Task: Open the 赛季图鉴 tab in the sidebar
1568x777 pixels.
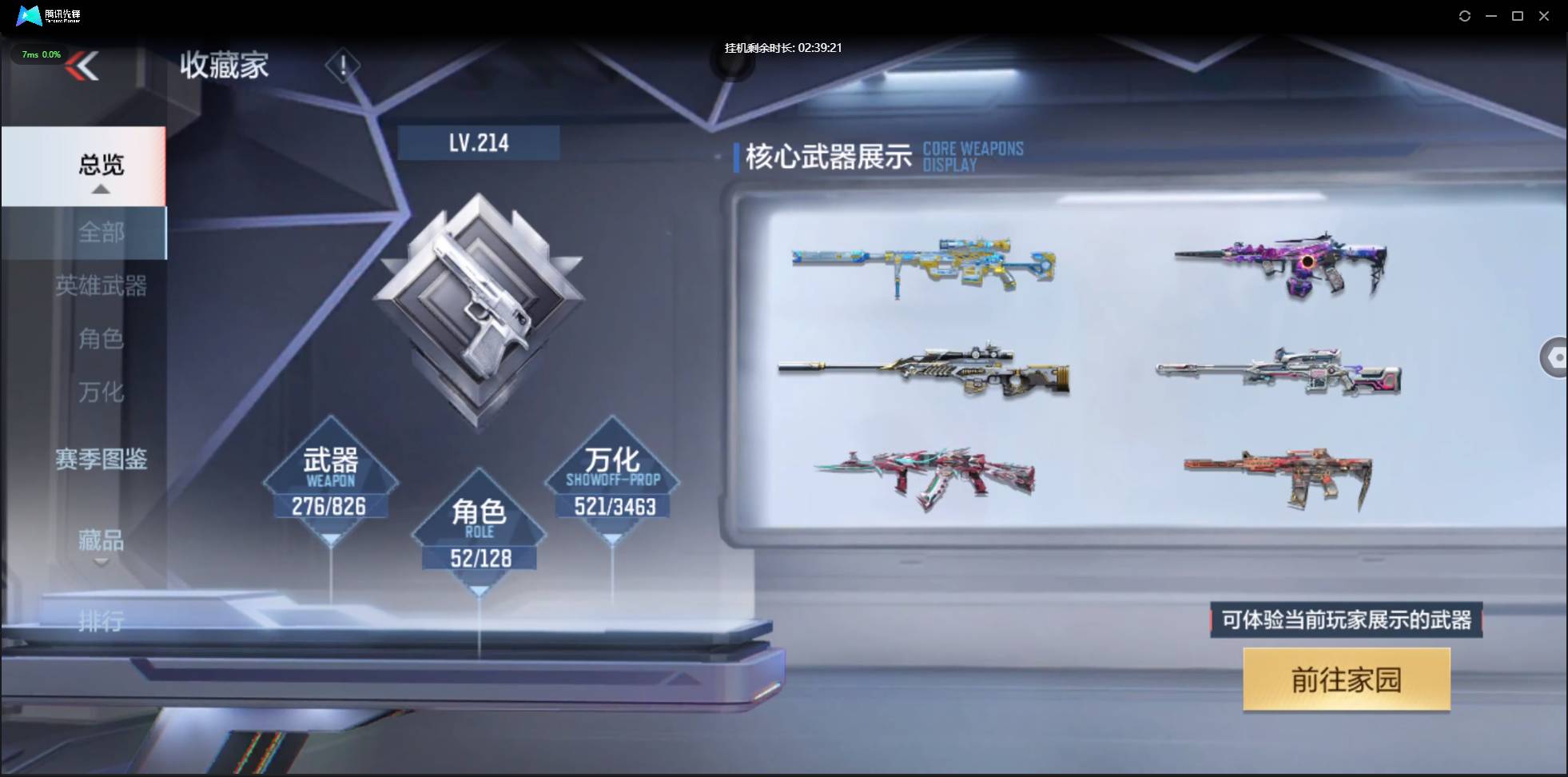Action: tap(102, 460)
